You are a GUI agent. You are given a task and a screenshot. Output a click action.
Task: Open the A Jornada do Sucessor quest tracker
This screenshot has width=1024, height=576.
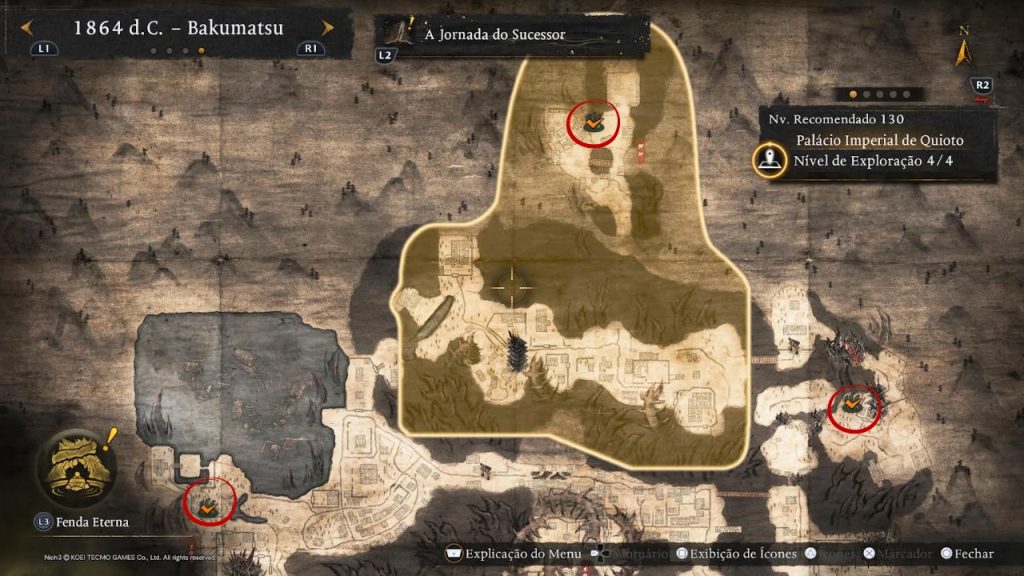(495, 34)
